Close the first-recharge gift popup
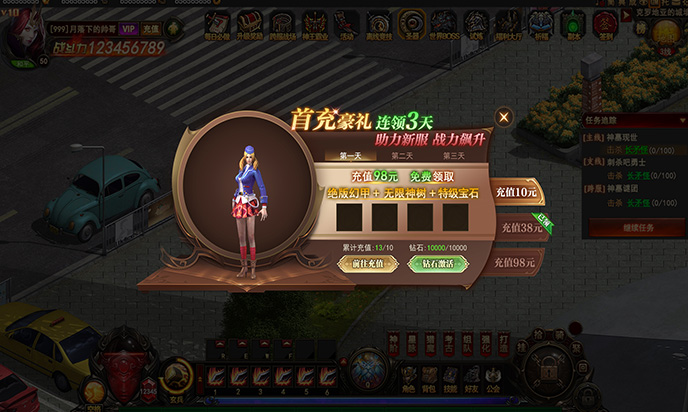This screenshot has height=412, width=688. [504, 117]
